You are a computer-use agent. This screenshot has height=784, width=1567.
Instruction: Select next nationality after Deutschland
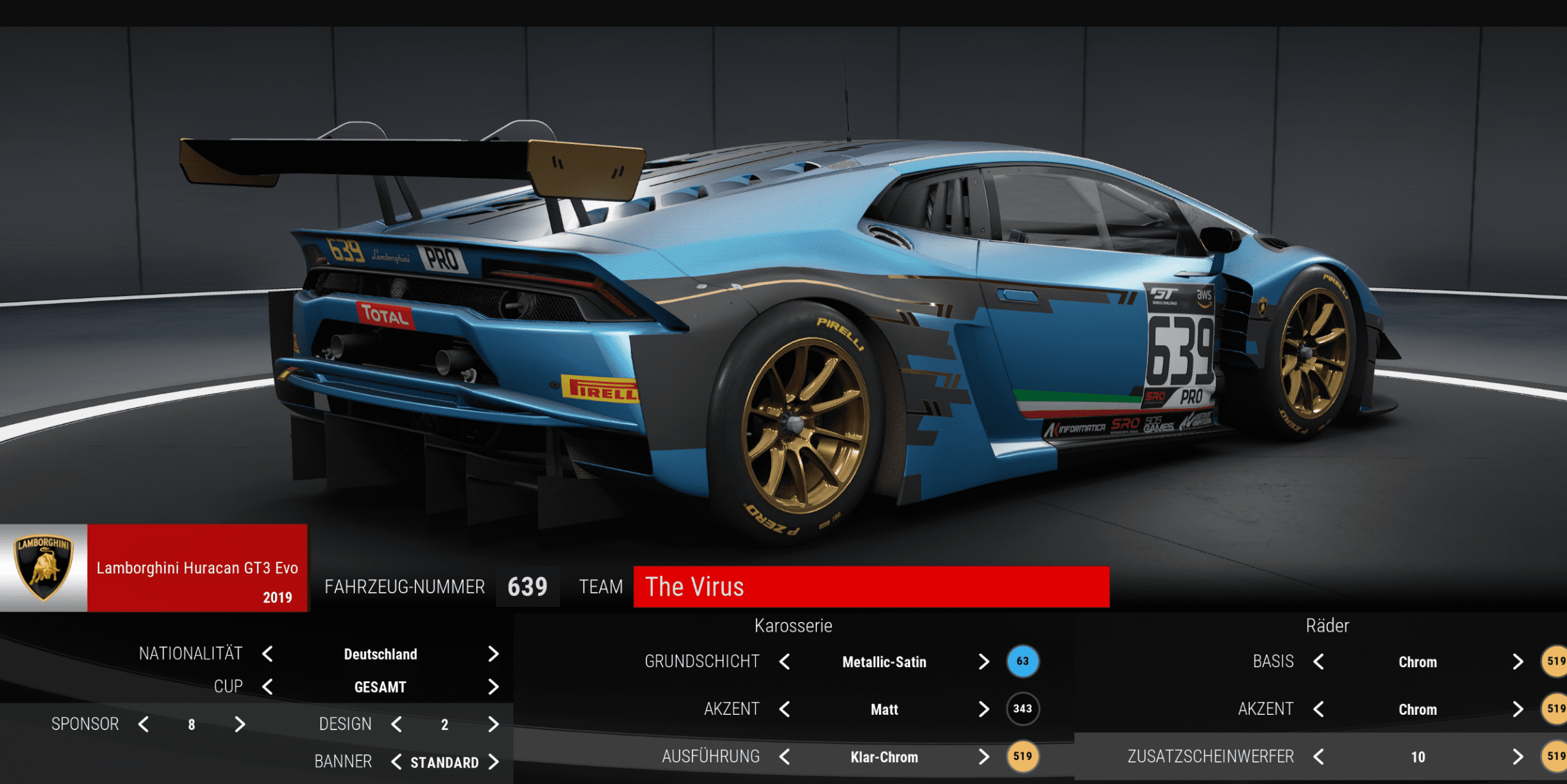pos(494,654)
